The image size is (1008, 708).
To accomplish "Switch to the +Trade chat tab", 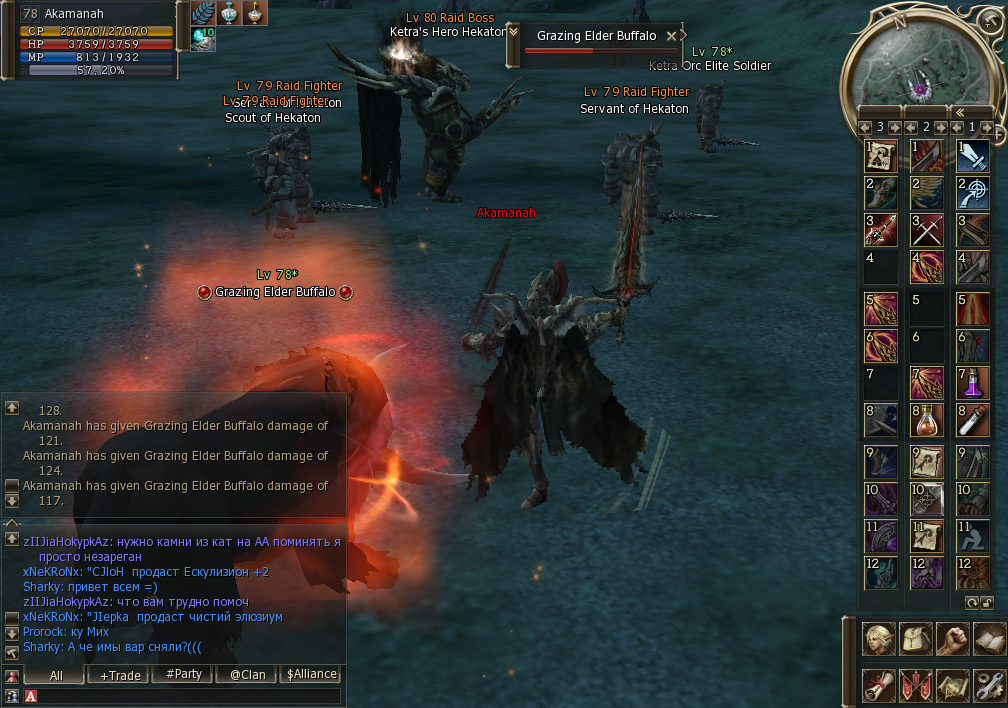I will [x=119, y=675].
